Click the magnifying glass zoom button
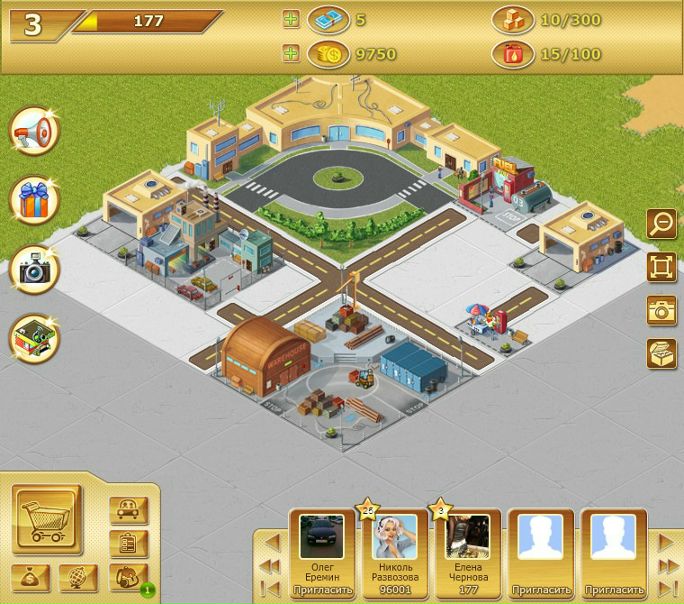 (x=661, y=223)
